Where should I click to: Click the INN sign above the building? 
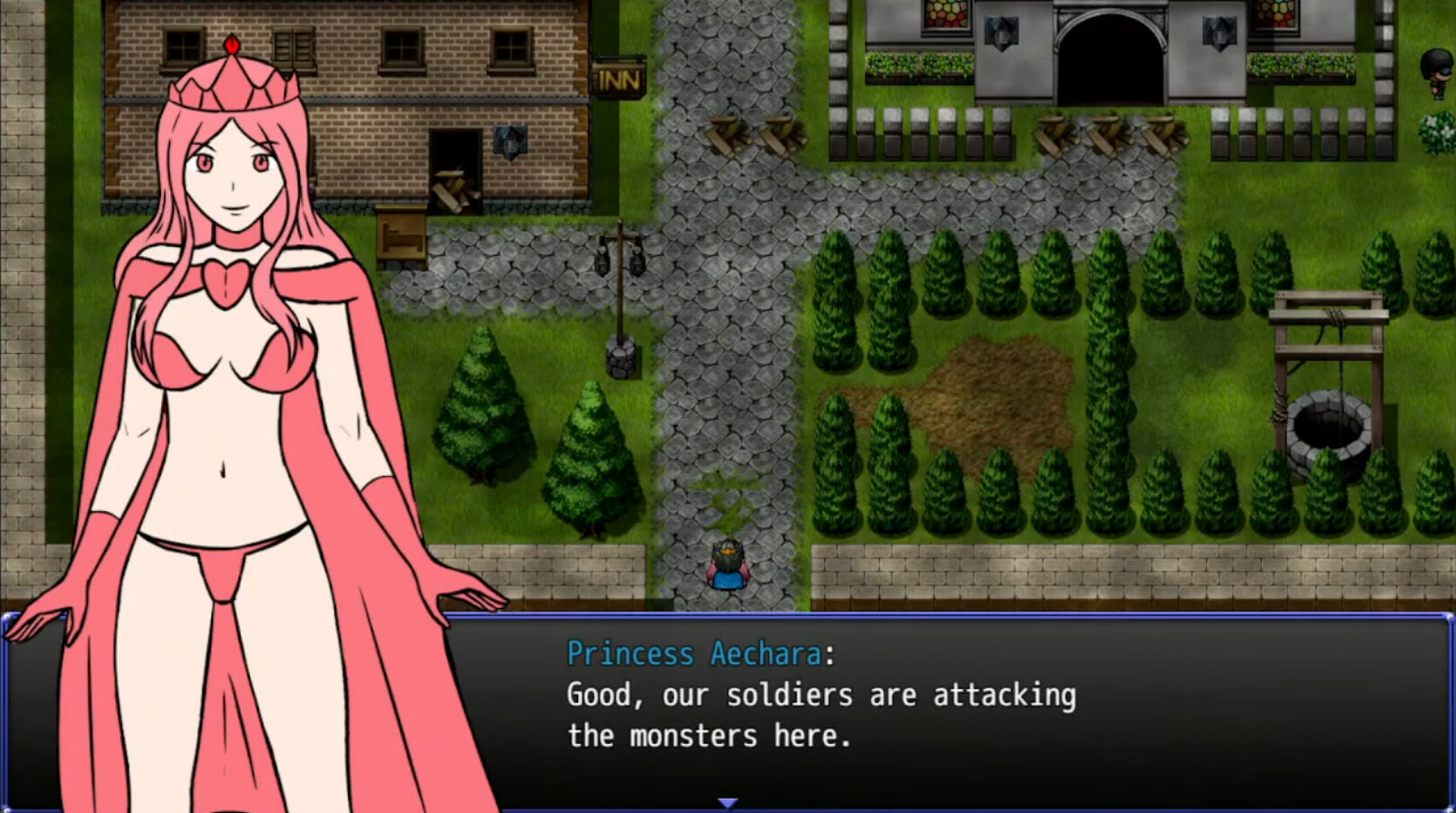coord(618,79)
